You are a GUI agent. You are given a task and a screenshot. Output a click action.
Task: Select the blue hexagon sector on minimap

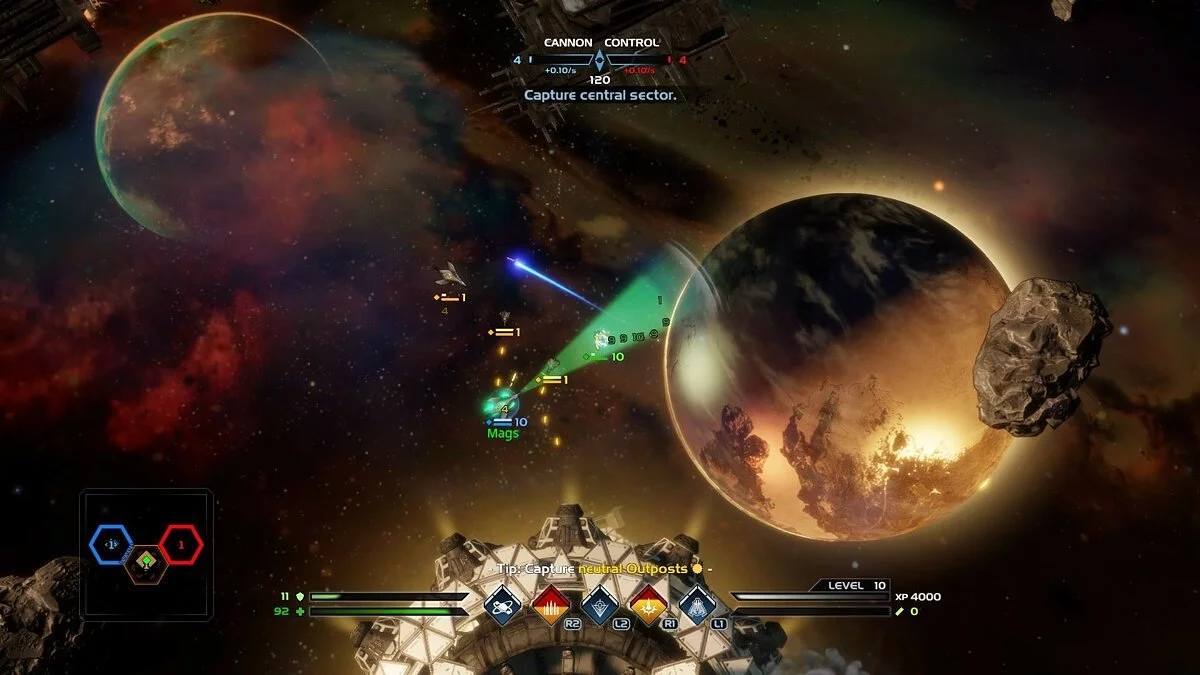coord(111,544)
